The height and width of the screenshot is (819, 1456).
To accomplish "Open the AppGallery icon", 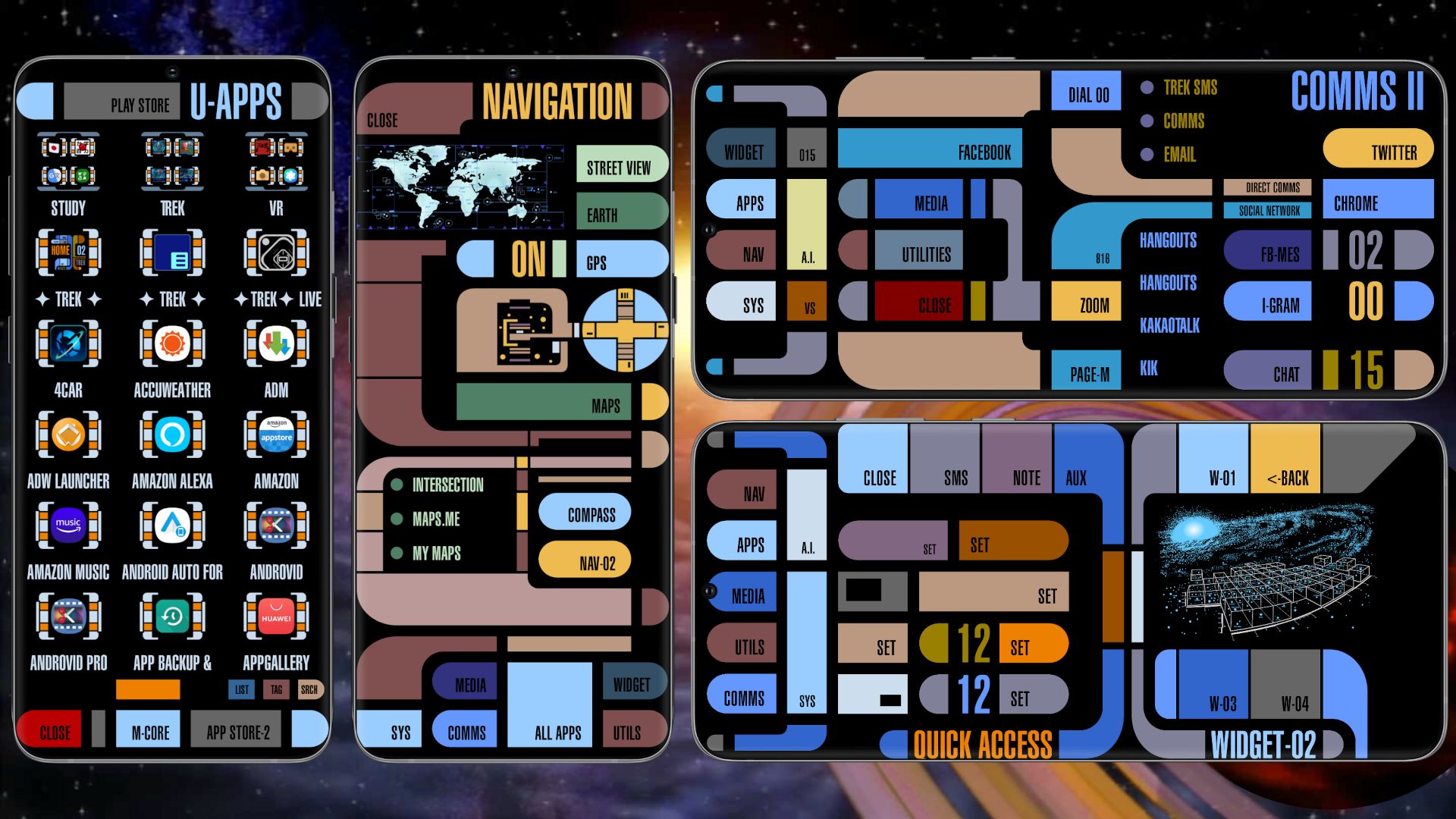I will tap(276, 616).
